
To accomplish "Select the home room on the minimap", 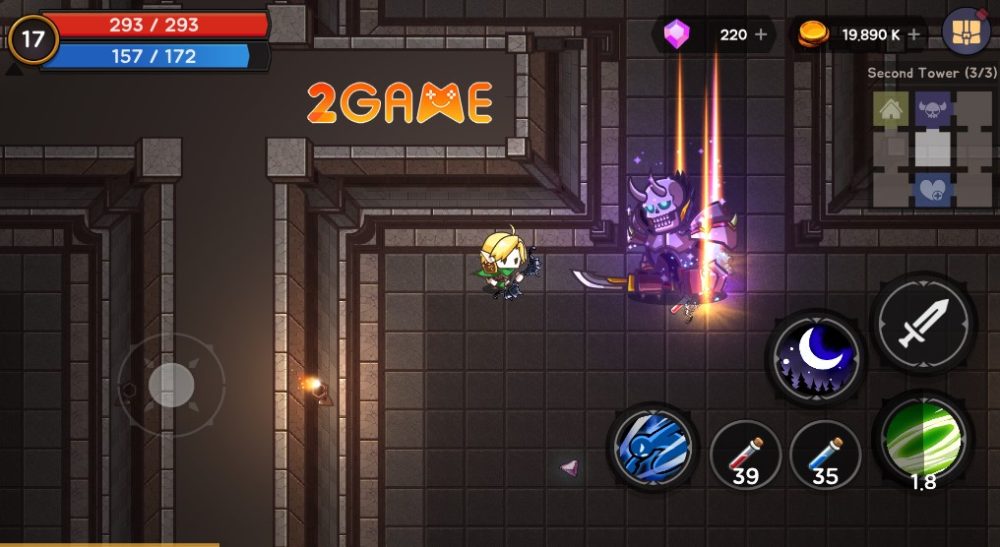I will click(x=889, y=109).
